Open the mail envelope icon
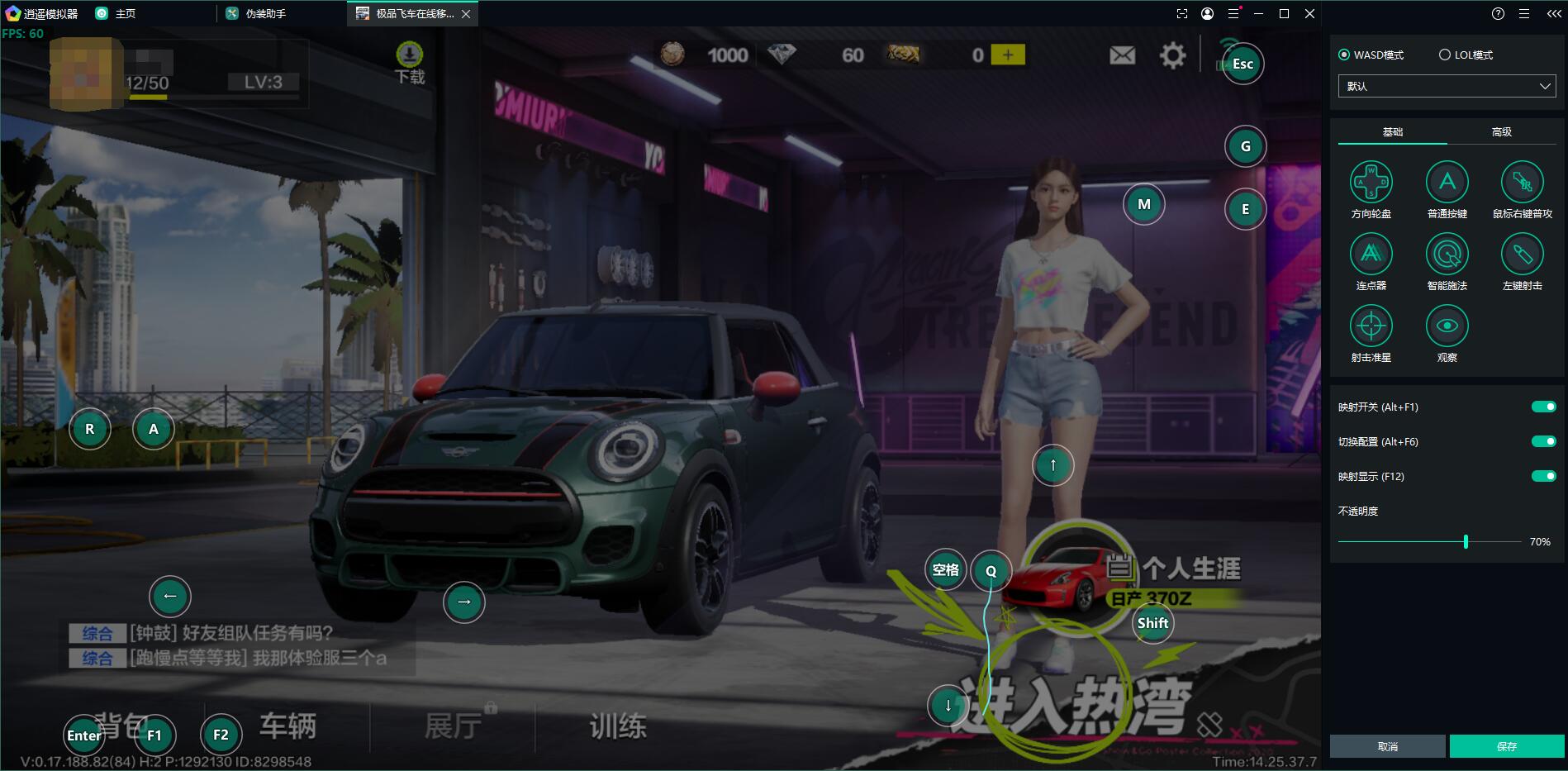 (1122, 55)
